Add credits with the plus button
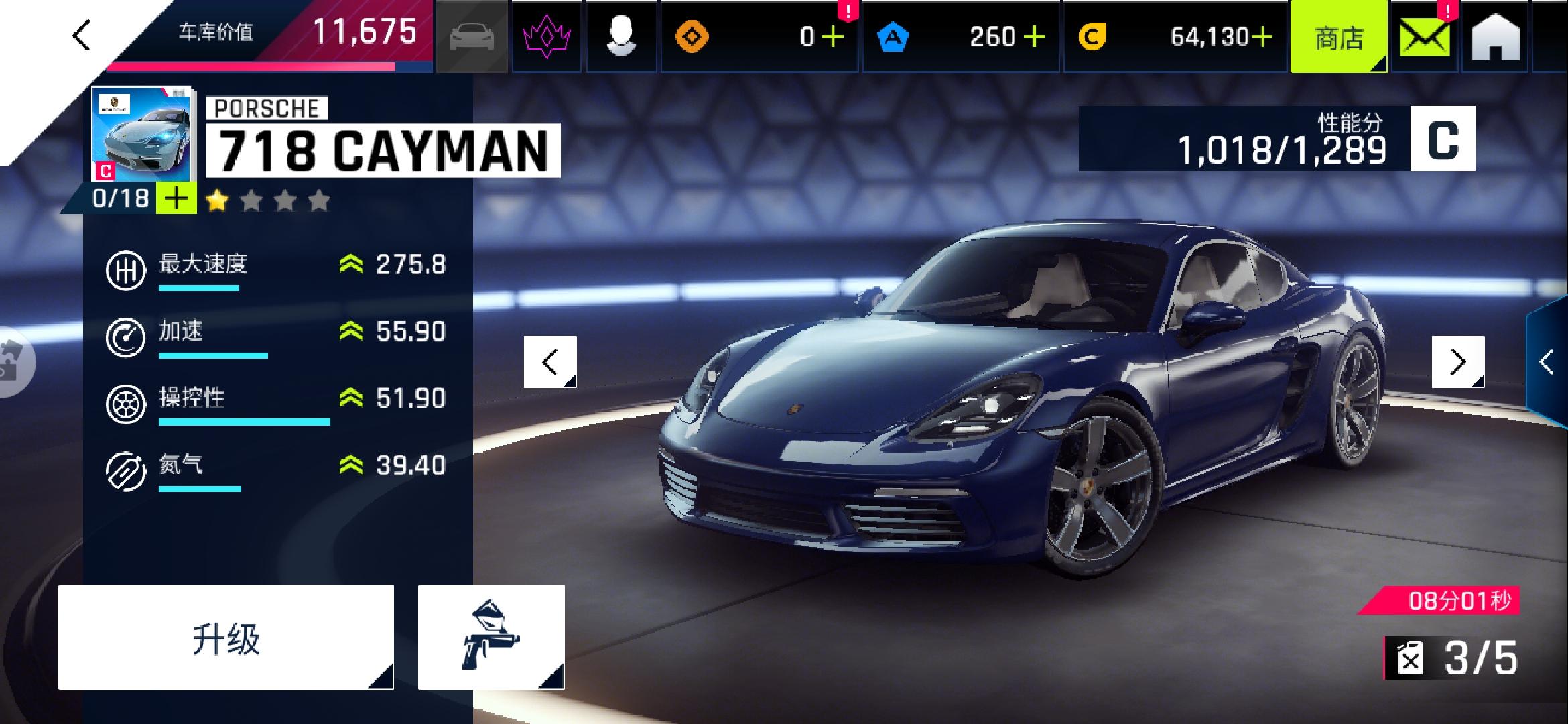1568x724 pixels. [1262, 37]
